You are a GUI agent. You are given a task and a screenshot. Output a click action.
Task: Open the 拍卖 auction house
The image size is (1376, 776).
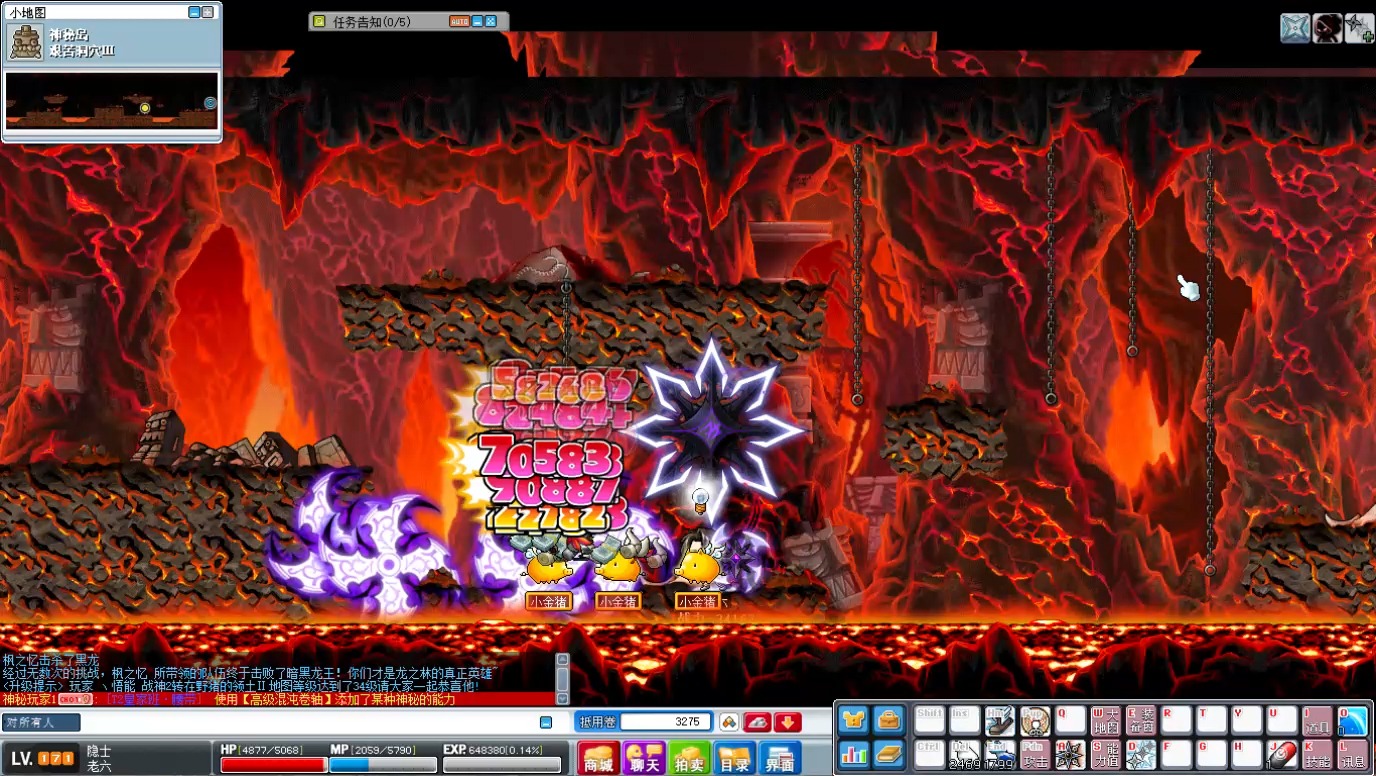click(x=689, y=758)
